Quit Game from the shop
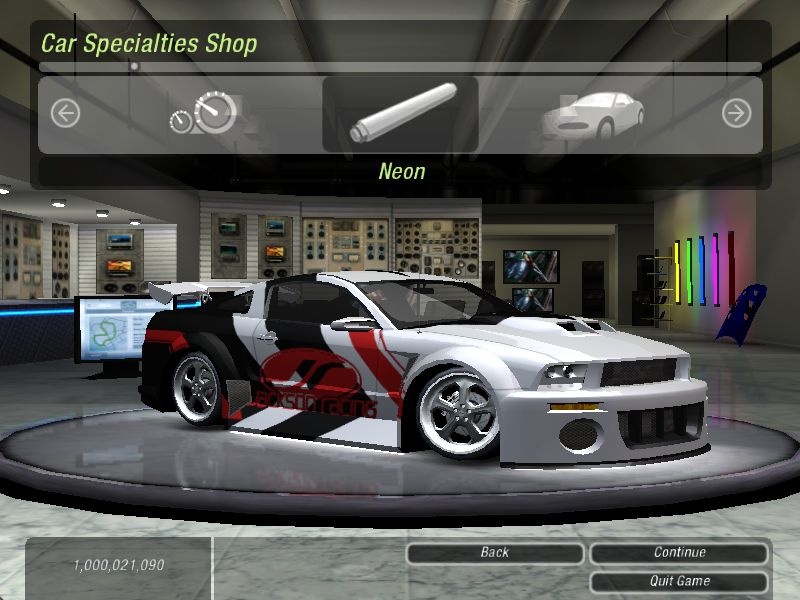Viewport: 800px width, 600px height. (x=679, y=581)
